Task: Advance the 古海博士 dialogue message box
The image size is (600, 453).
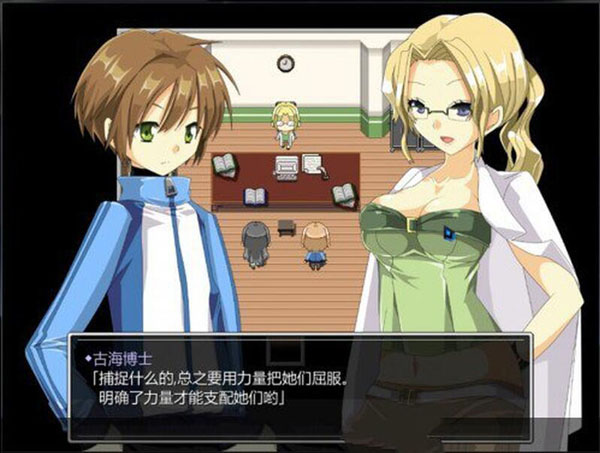Action: [300, 387]
